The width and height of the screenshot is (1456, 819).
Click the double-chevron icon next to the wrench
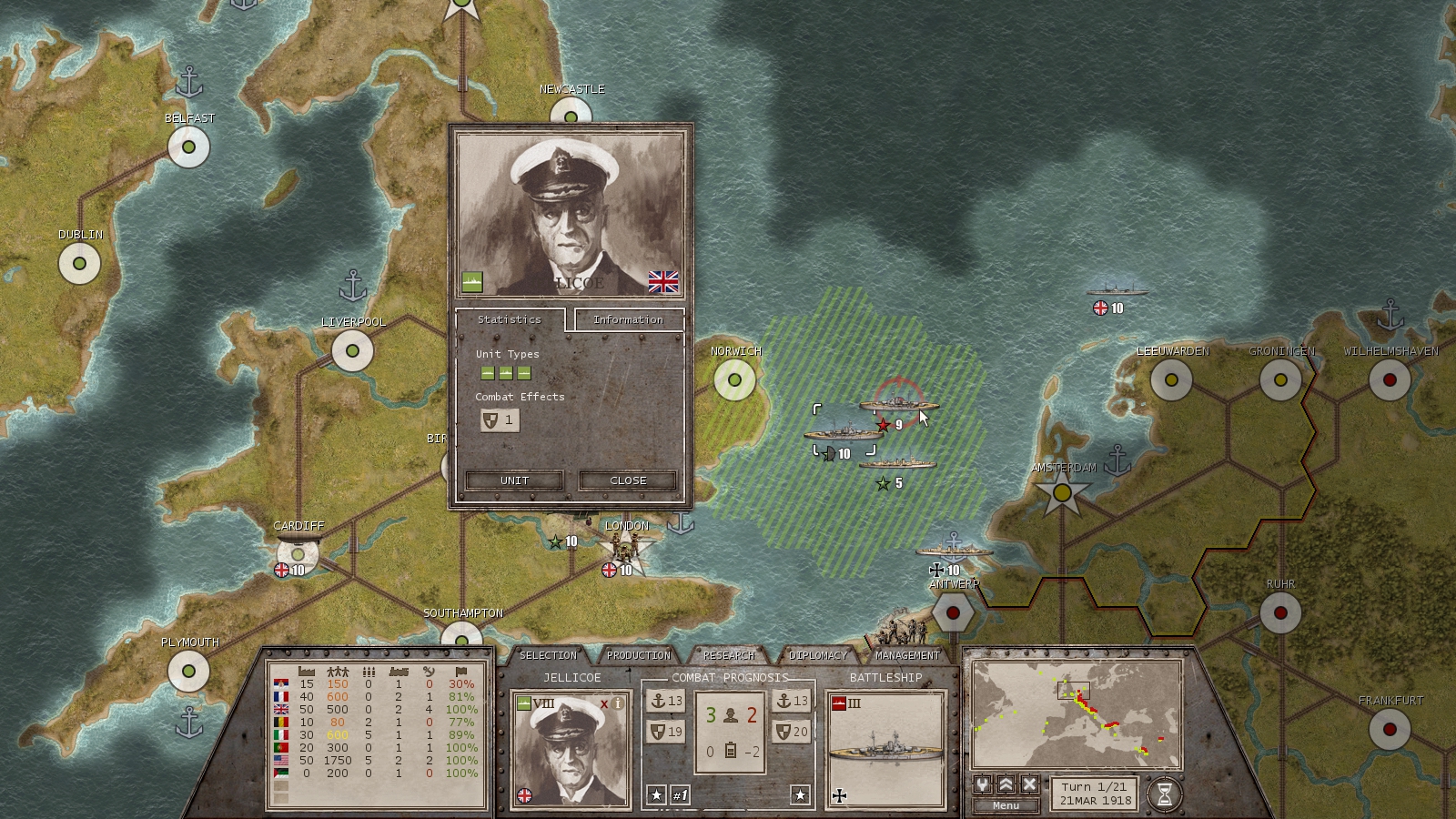tap(1006, 784)
